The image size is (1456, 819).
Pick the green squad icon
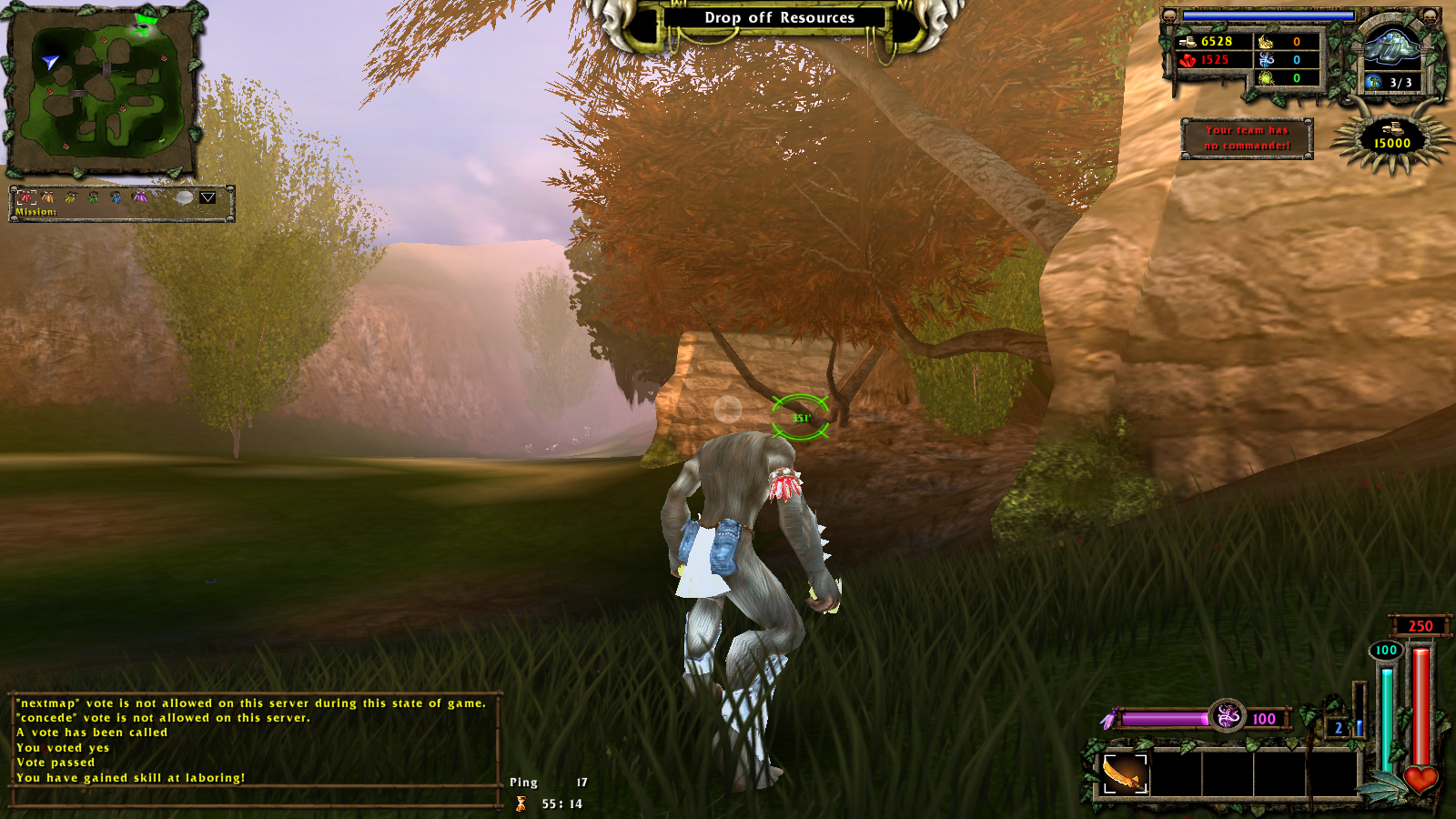[x=93, y=197]
